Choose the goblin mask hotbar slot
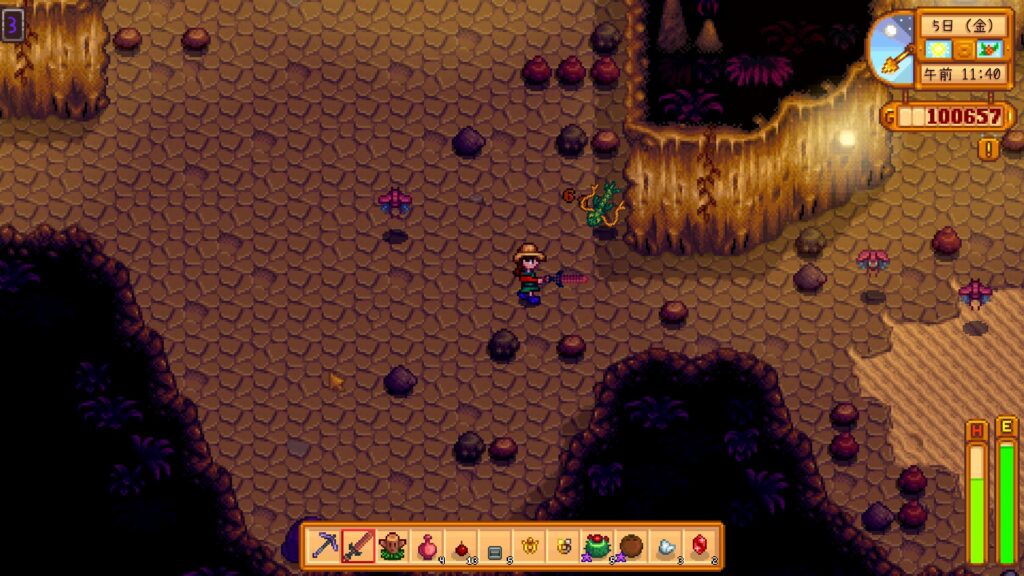The width and height of the screenshot is (1024, 576). [x=393, y=546]
